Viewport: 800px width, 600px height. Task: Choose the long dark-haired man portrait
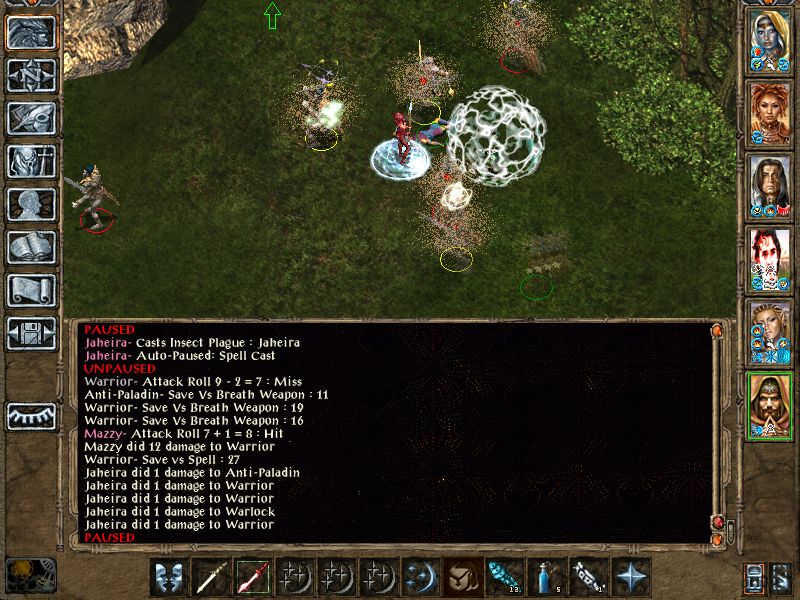click(770, 187)
